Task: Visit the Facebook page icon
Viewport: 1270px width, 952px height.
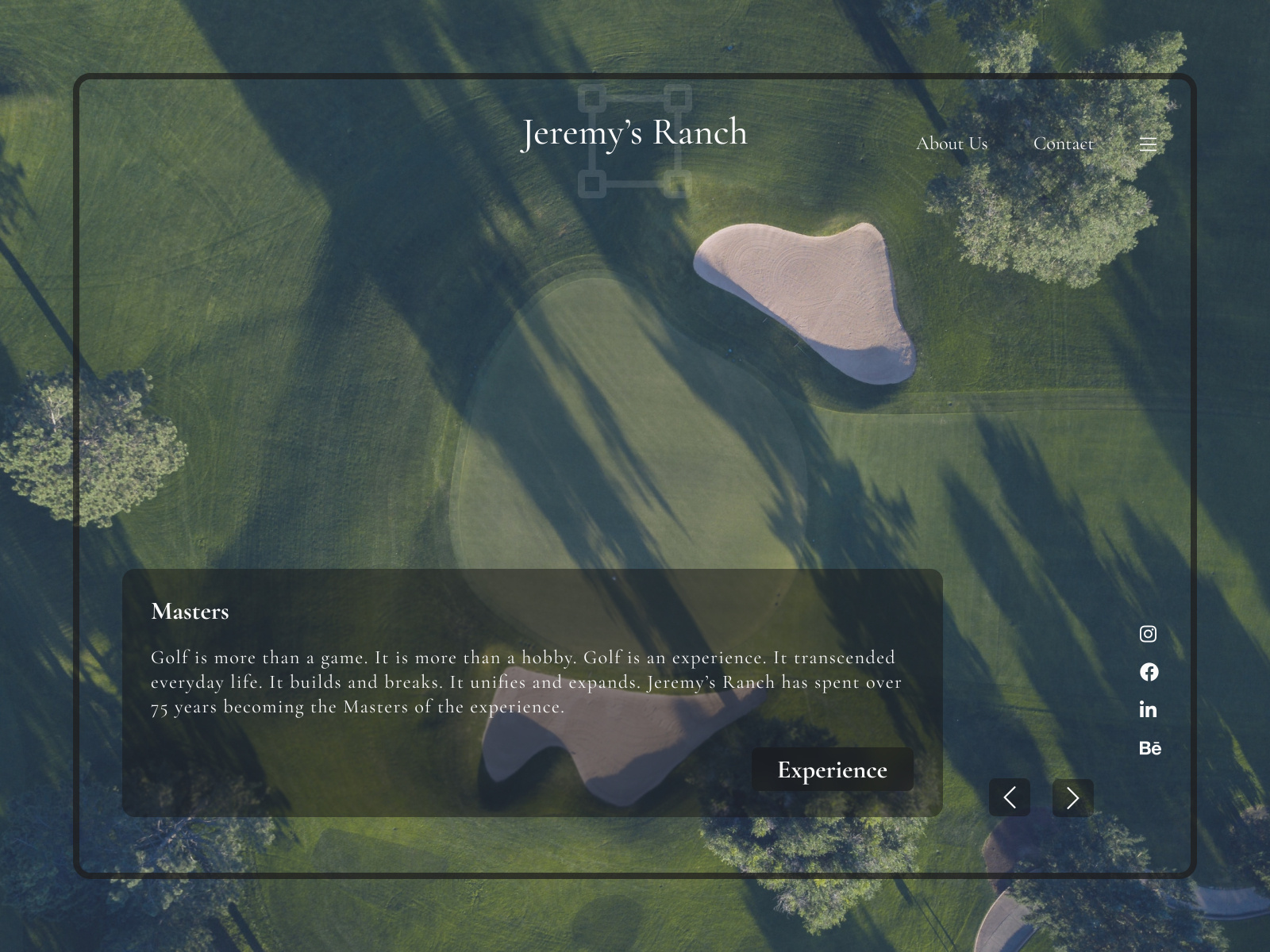Action: click(1149, 672)
